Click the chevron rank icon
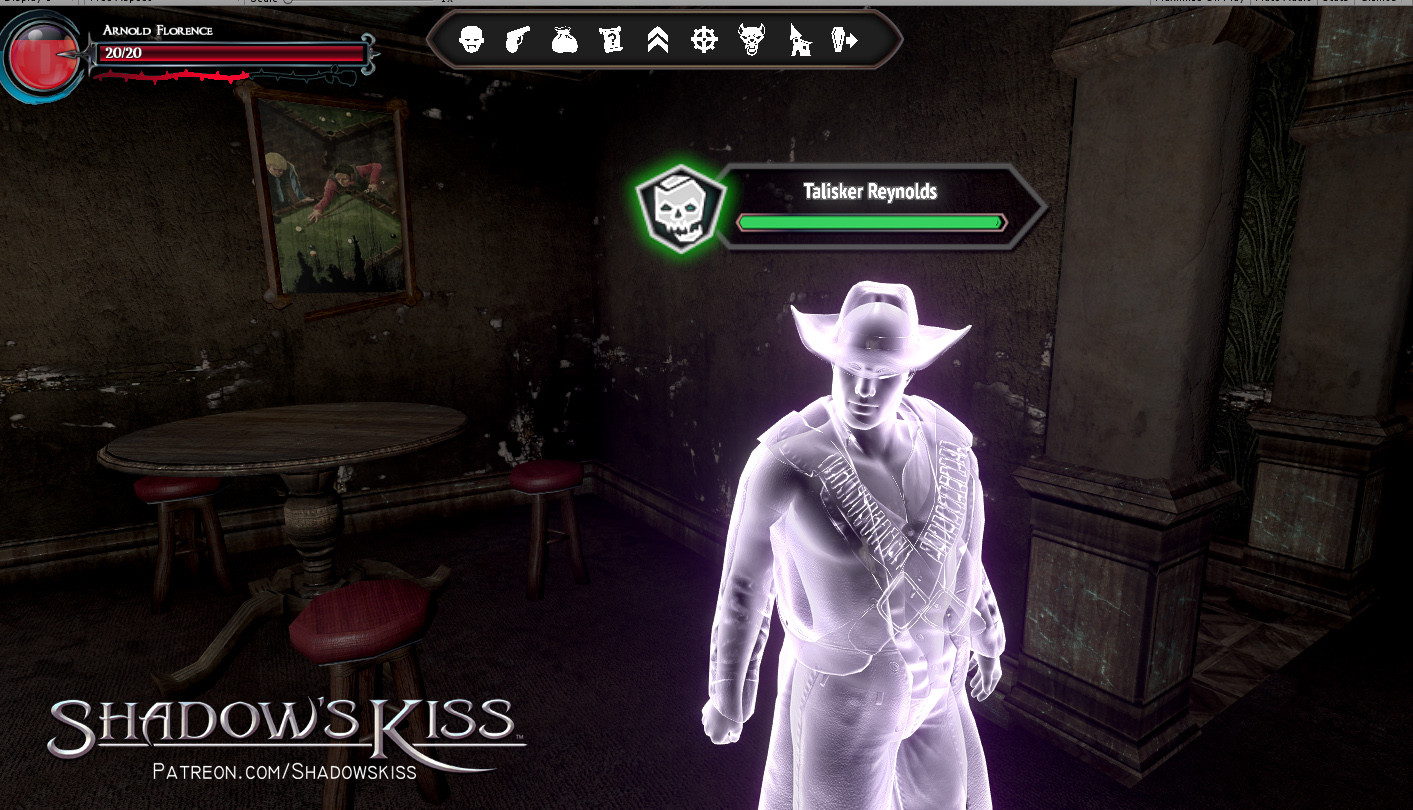Viewport: 1413px width, 810px height. click(657, 39)
